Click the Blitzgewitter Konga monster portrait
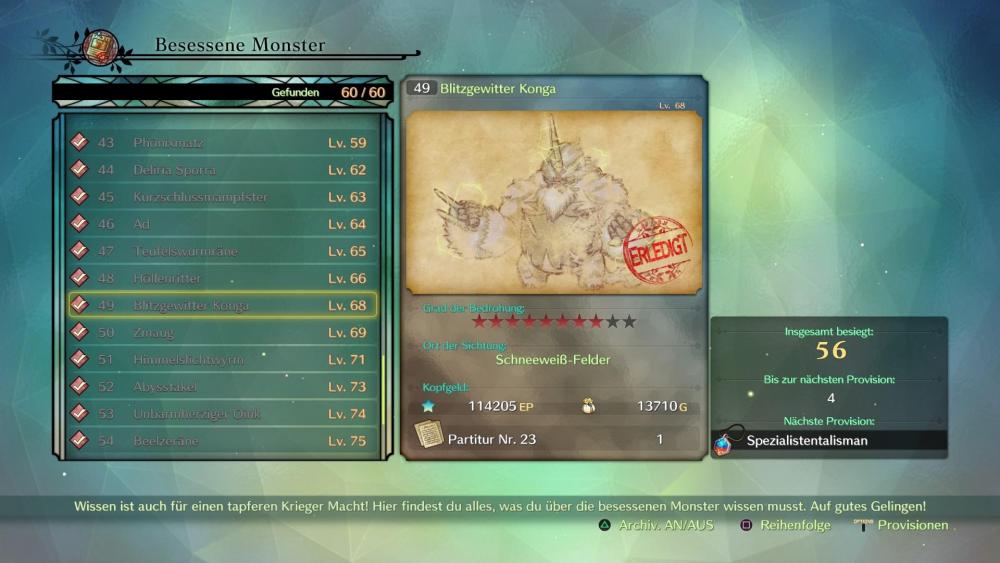Viewport: 1000px width, 563px height. [x=553, y=201]
